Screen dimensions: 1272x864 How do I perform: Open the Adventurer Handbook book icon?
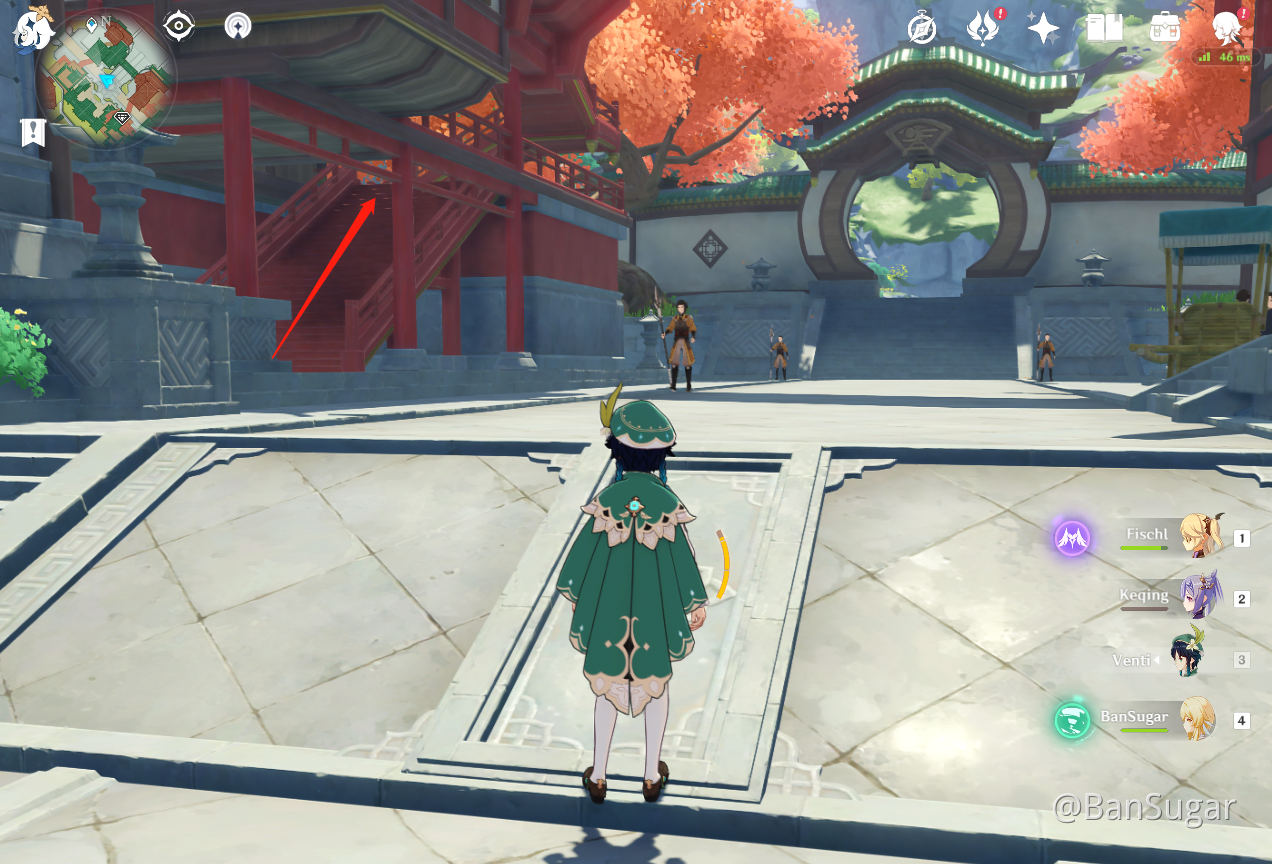tap(1105, 28)
